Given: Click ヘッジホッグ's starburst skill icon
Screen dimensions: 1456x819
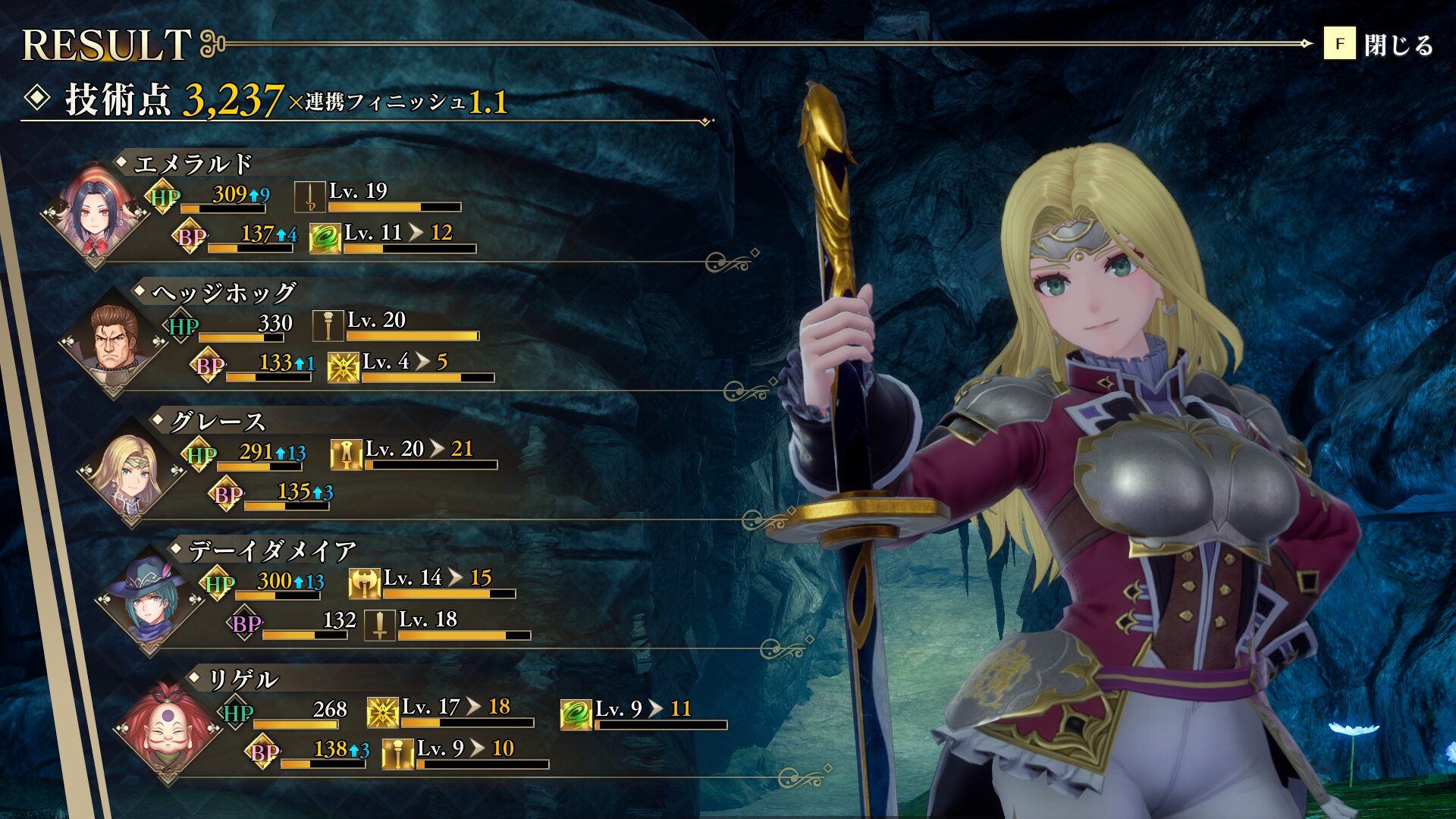Looking at the screenshot, I should click(343, 367).
